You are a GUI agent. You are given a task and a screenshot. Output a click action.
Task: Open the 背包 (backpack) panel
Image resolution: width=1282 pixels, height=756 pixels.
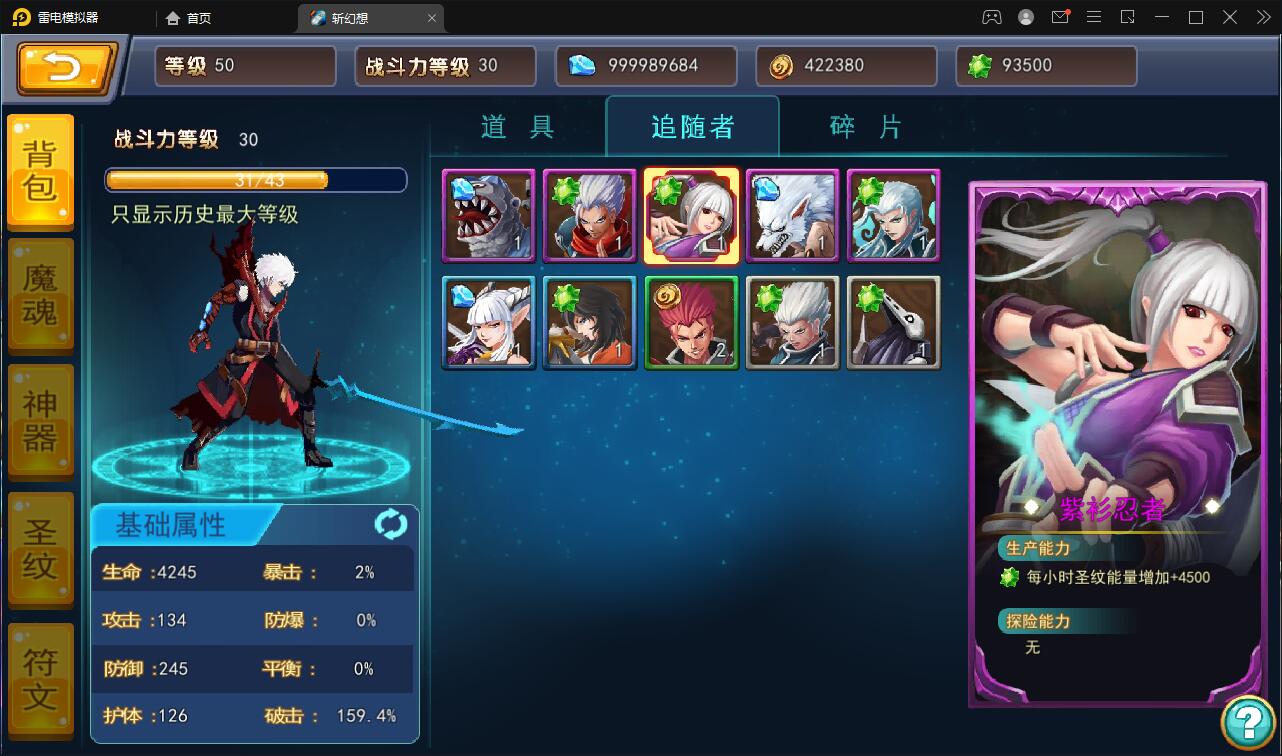40,172
